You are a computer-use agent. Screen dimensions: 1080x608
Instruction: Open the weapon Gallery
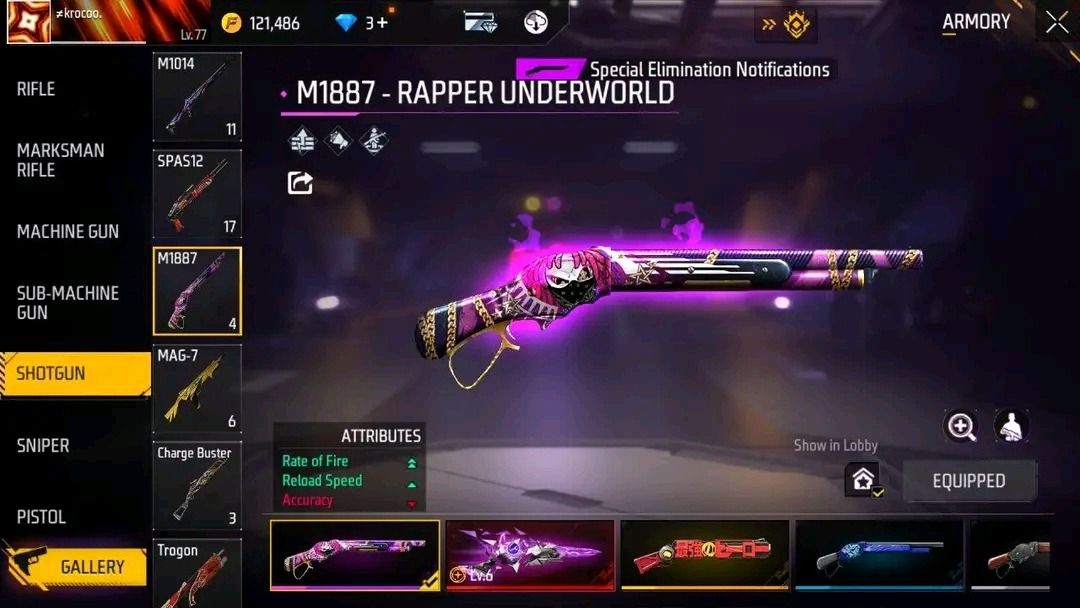(x=91, y=567)
